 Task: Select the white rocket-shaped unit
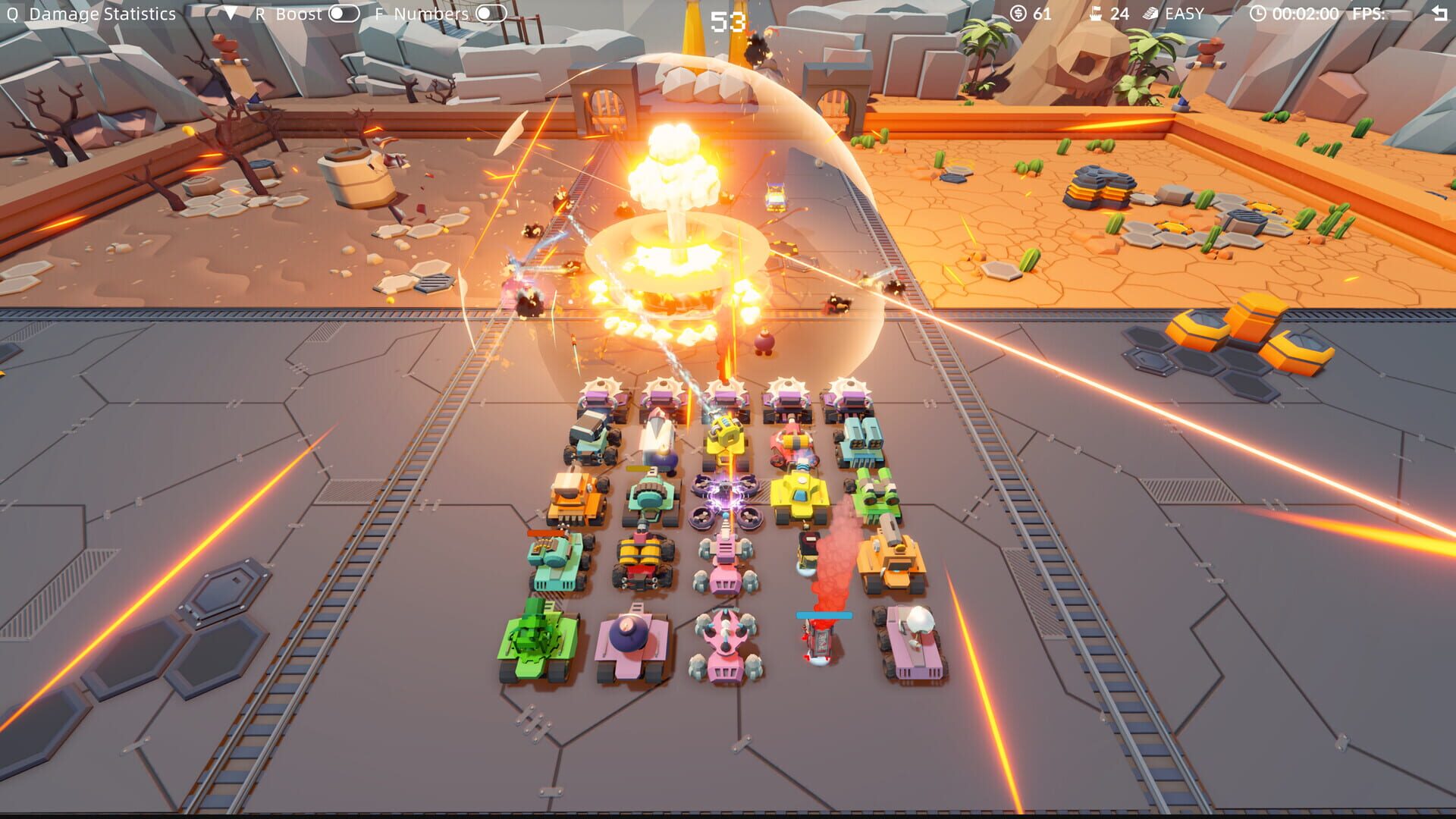pyautogui.click(x=660, y=436)
